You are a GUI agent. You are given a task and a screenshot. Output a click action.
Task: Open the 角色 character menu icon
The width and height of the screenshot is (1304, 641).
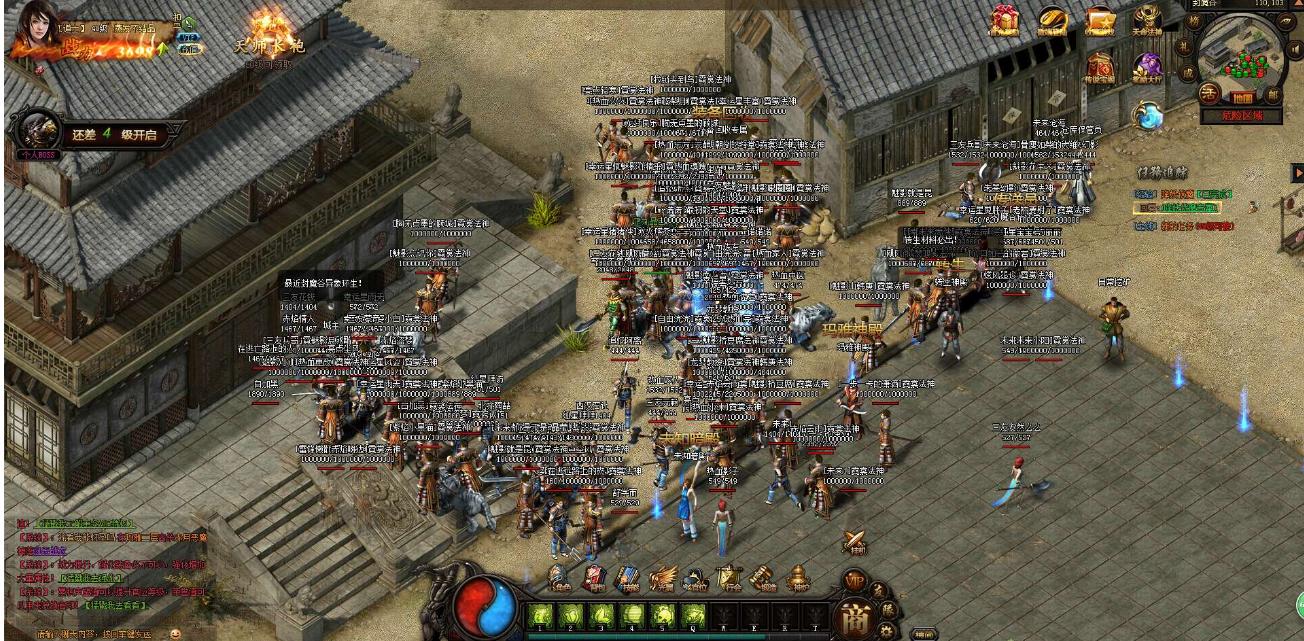561,577
